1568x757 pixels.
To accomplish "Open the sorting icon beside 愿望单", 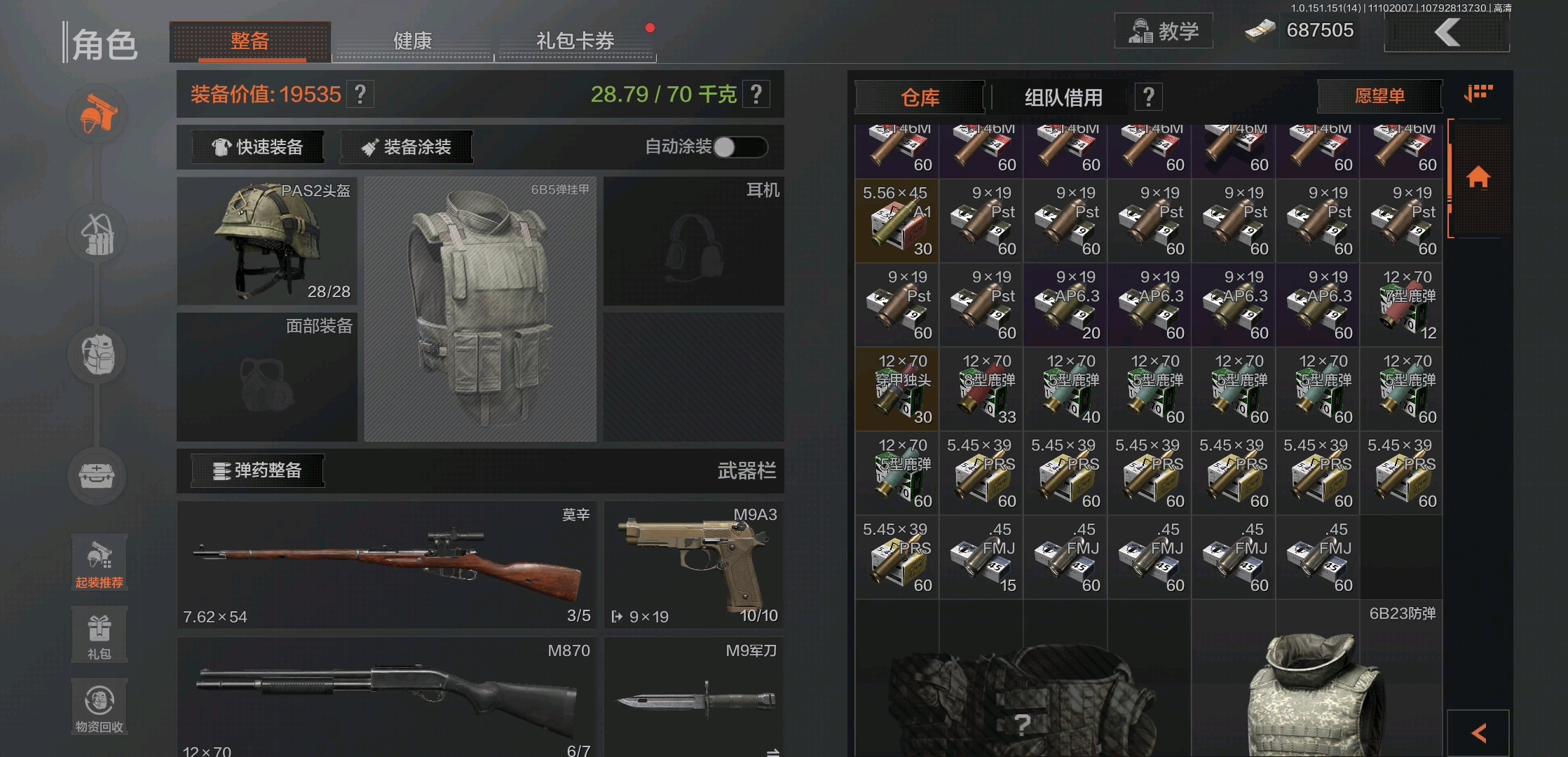I will (1478, 93).
